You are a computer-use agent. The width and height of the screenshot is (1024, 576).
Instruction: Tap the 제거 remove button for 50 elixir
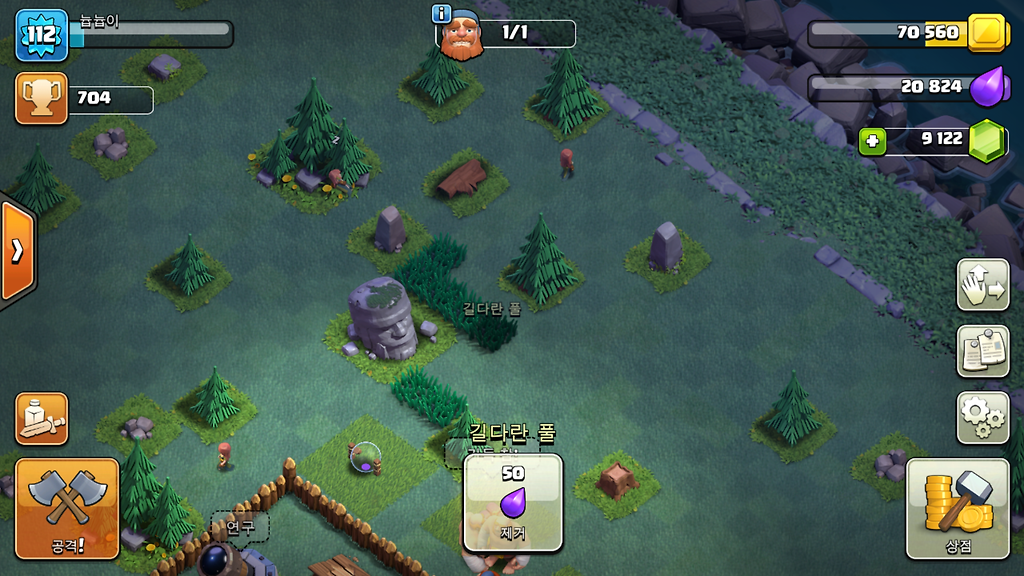(x=513, y=503)
